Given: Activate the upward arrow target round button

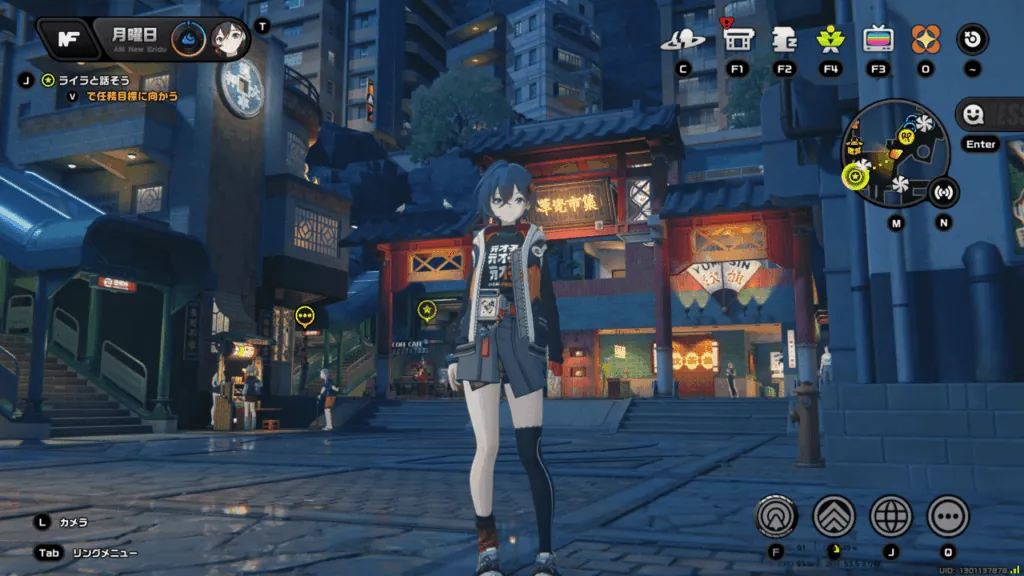Looking at the screenshot, I should [x=776, y=516].
